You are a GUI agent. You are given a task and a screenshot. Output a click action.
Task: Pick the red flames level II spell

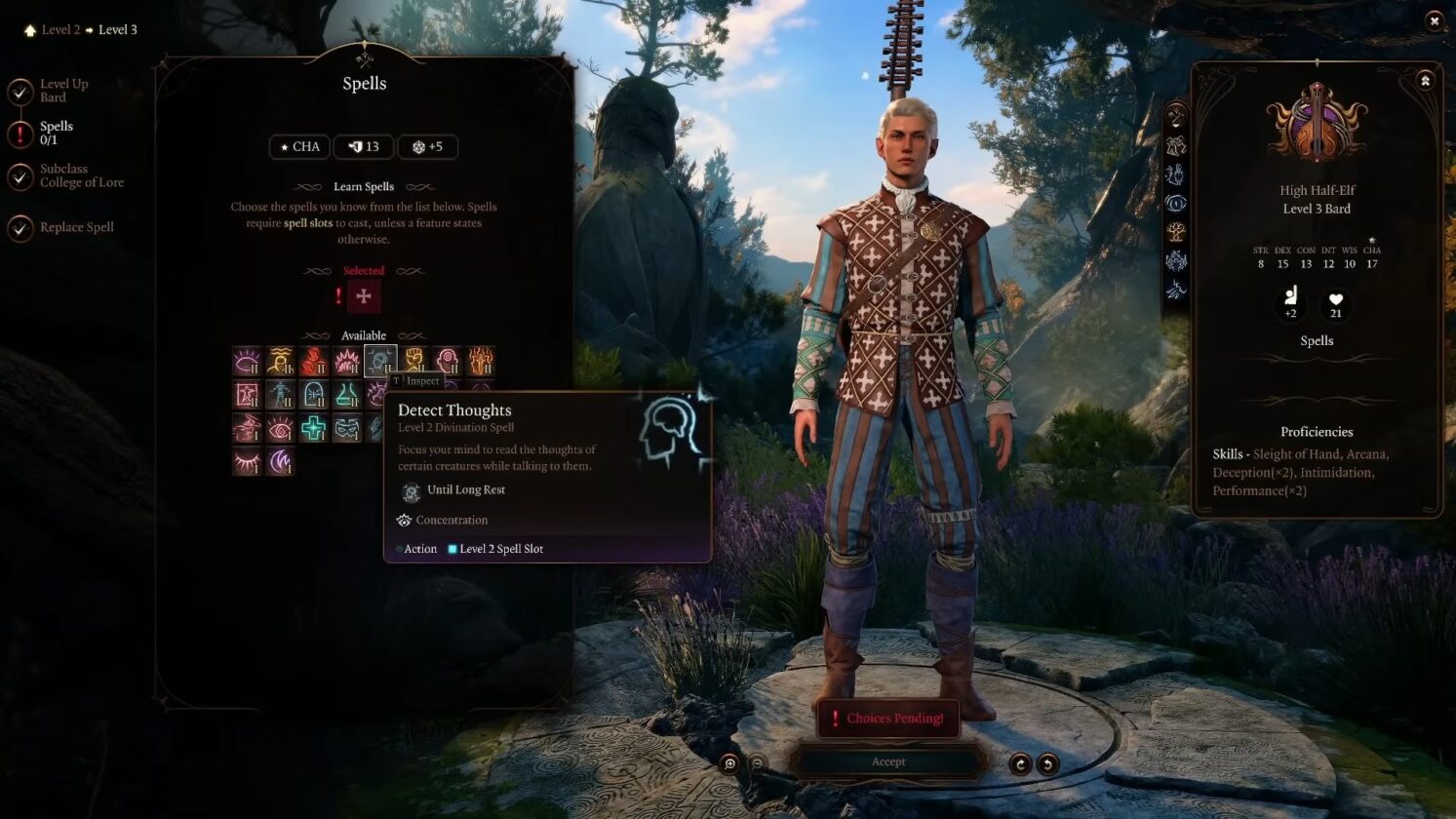click(313, 362)
